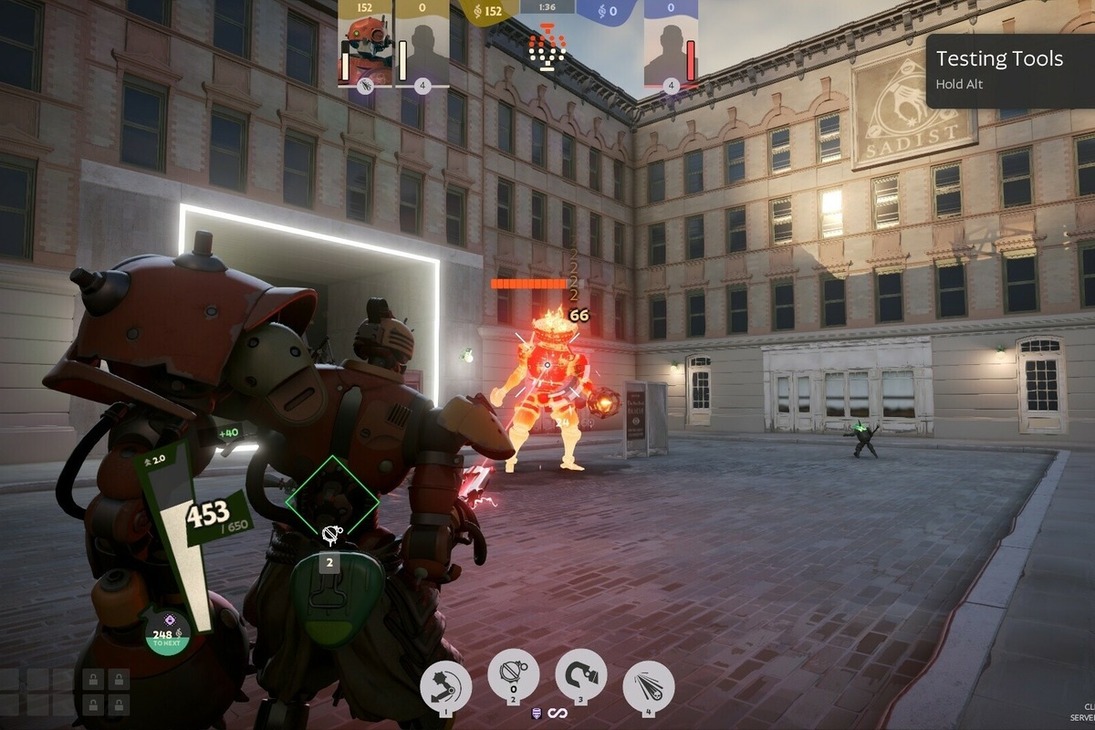Screen dimensions: 1095x730
Task: Click the 248 to next upgrade badge
Action: pyautogui.click(x=167, y=633)
